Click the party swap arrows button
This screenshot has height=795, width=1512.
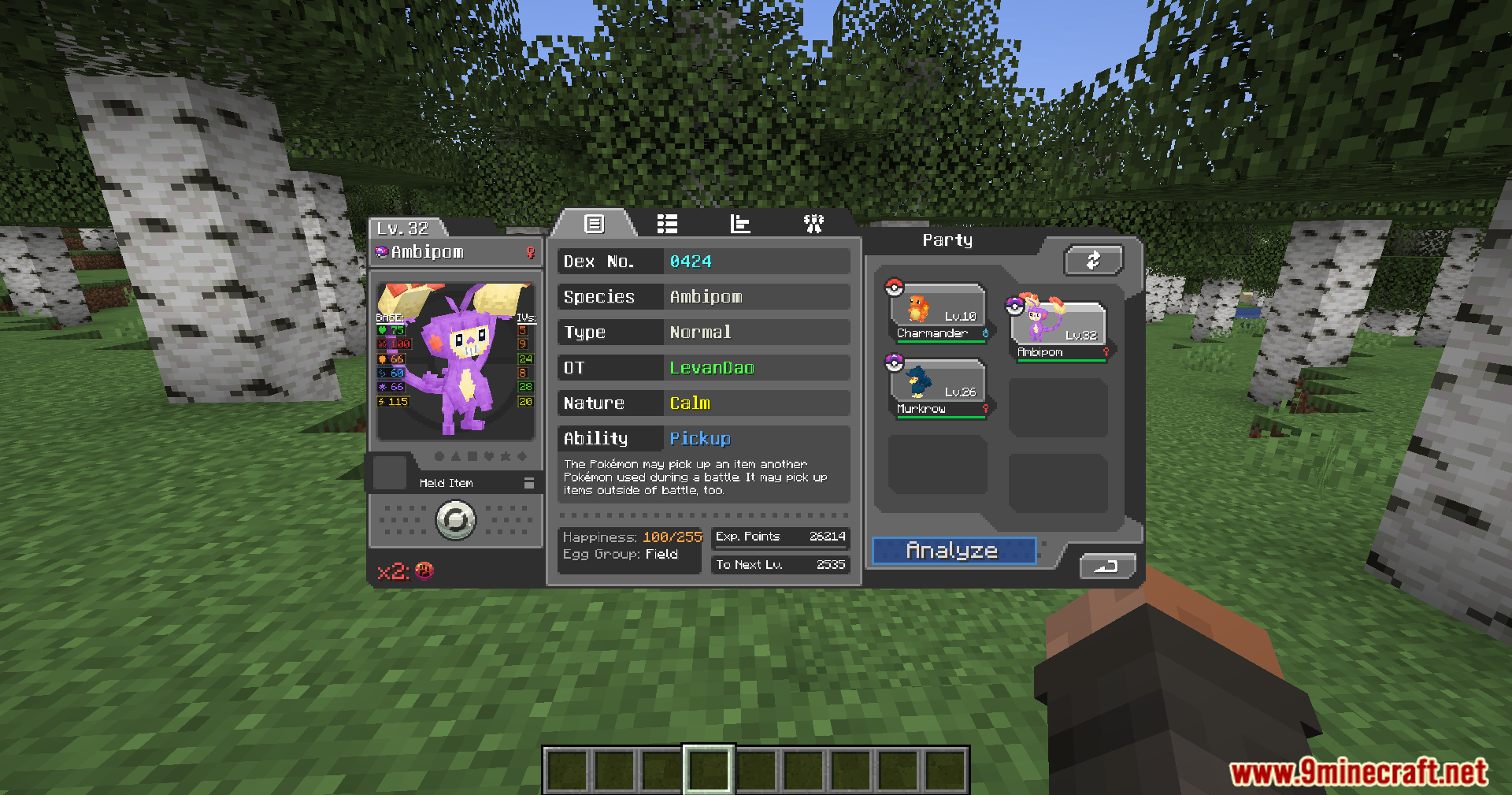pyautogui.click(x=1093, y=260)
